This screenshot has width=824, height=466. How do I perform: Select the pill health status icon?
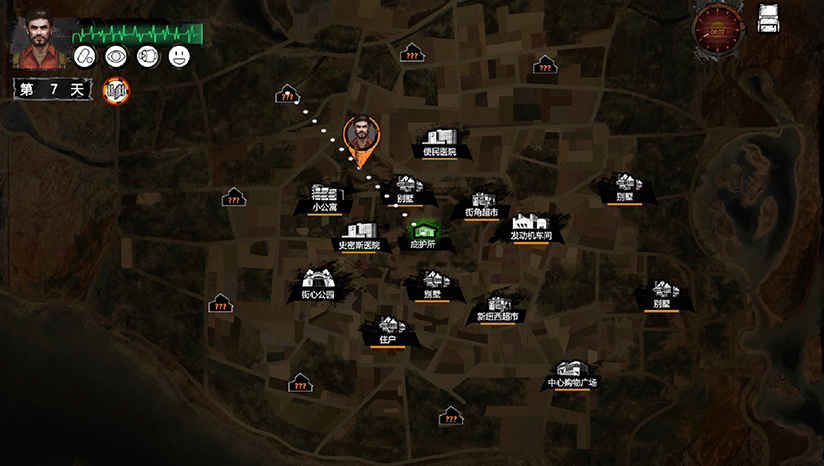coord(86,57)
